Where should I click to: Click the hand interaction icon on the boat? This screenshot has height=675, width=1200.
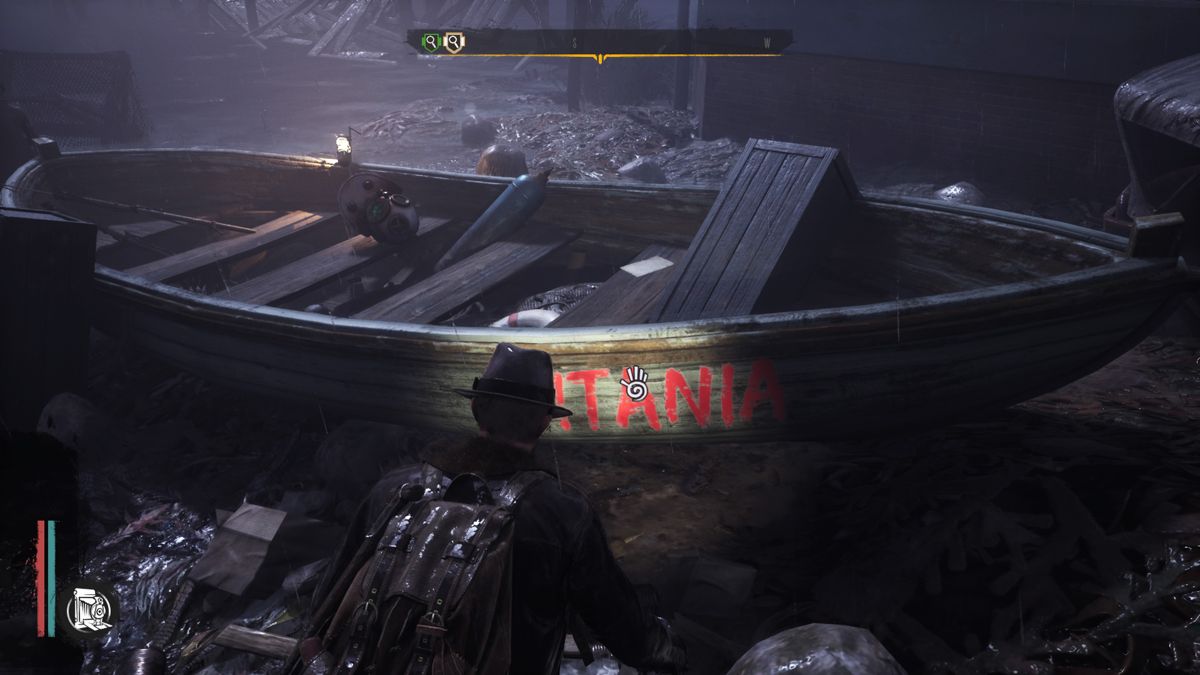(633, 381)
